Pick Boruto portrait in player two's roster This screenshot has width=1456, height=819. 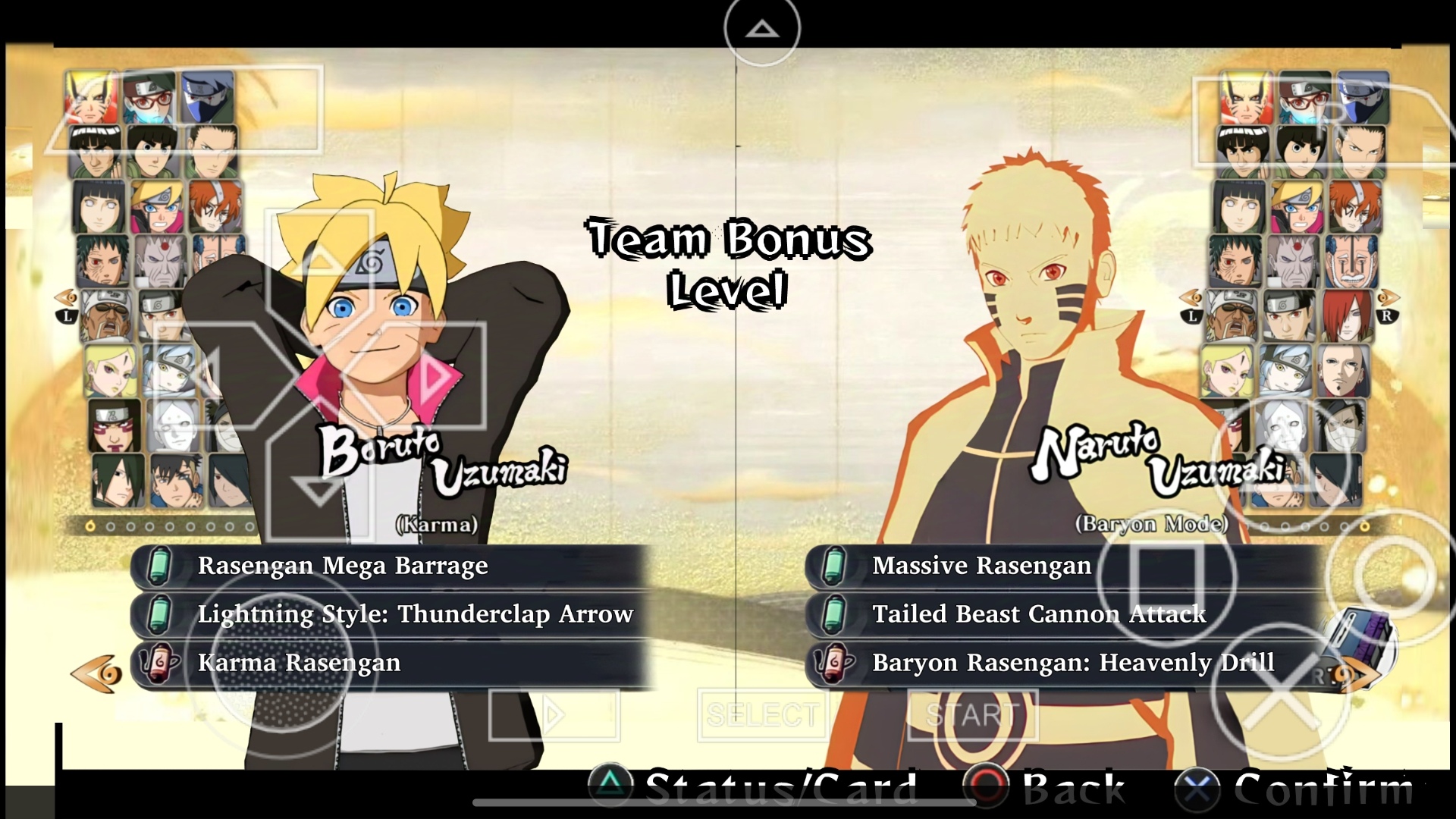(1296, 206)
